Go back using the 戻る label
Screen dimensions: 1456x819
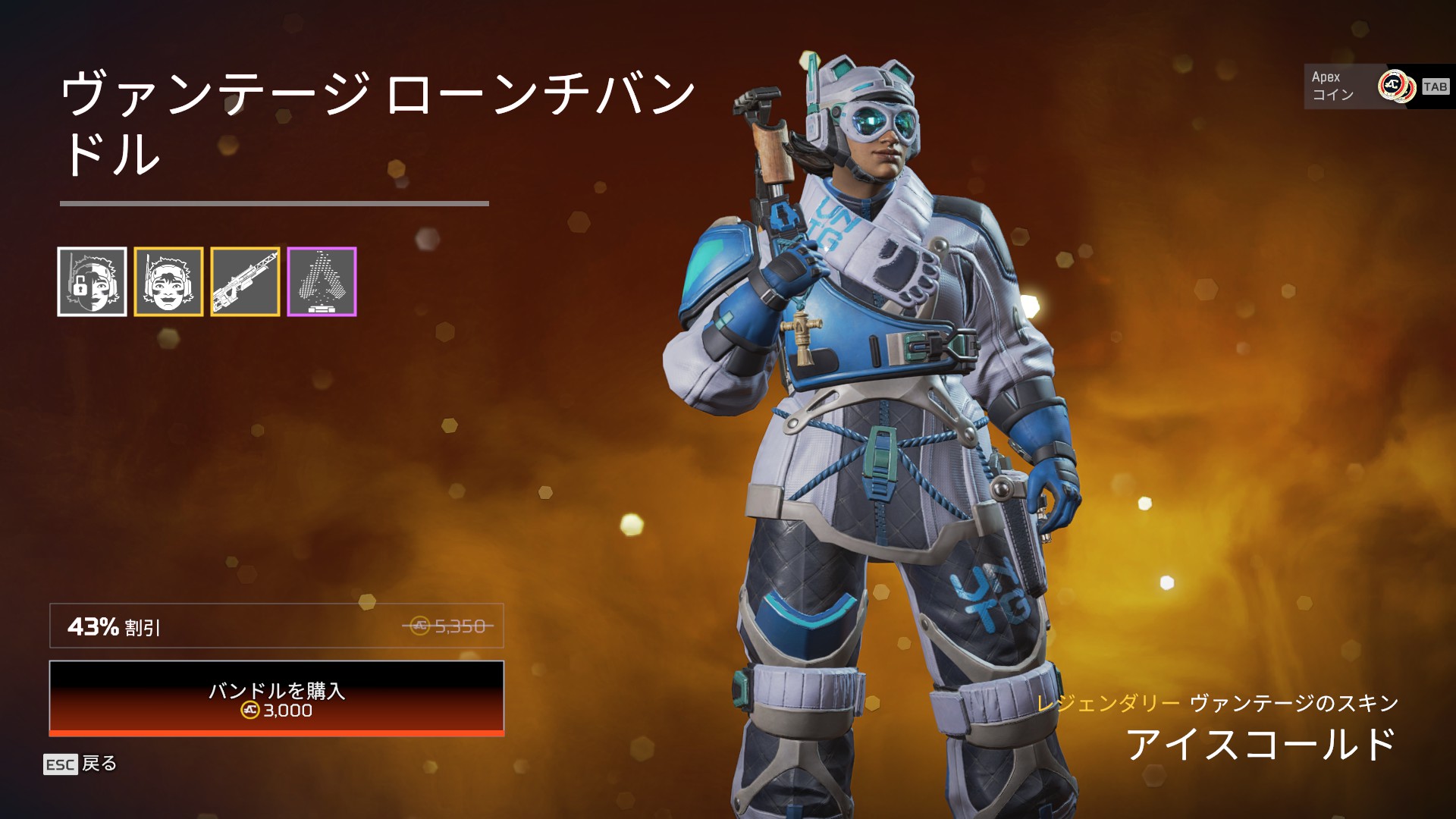point(99,764)
